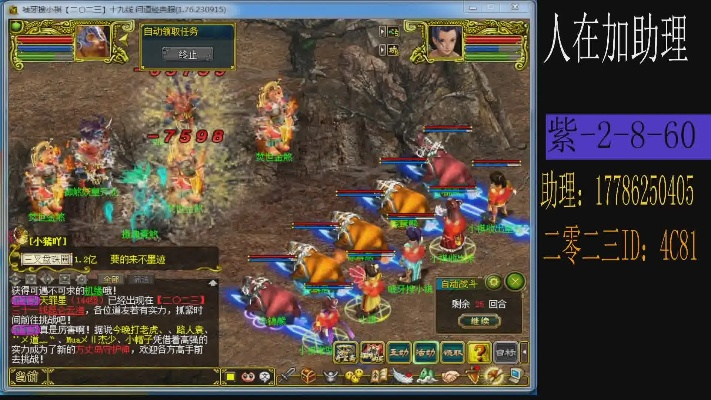Open the book icon in bottom toolbar

378,376
